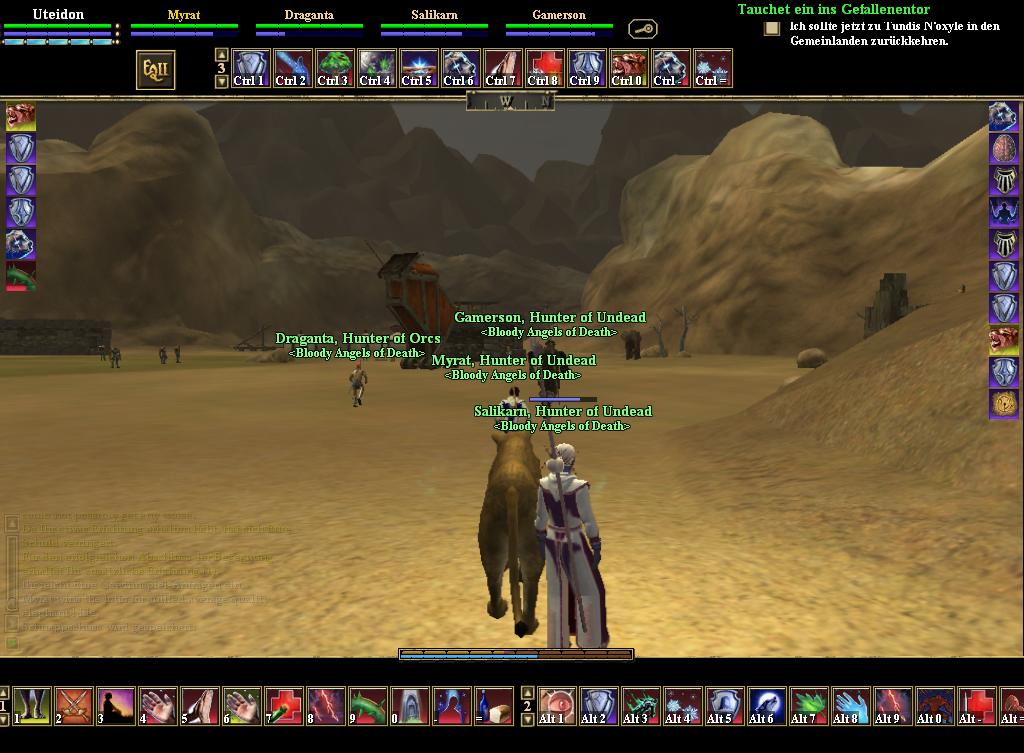The width and height of the screenshot is (1024, 753).
Task: Click the compass strip above the scene
Action: point(509,101)
